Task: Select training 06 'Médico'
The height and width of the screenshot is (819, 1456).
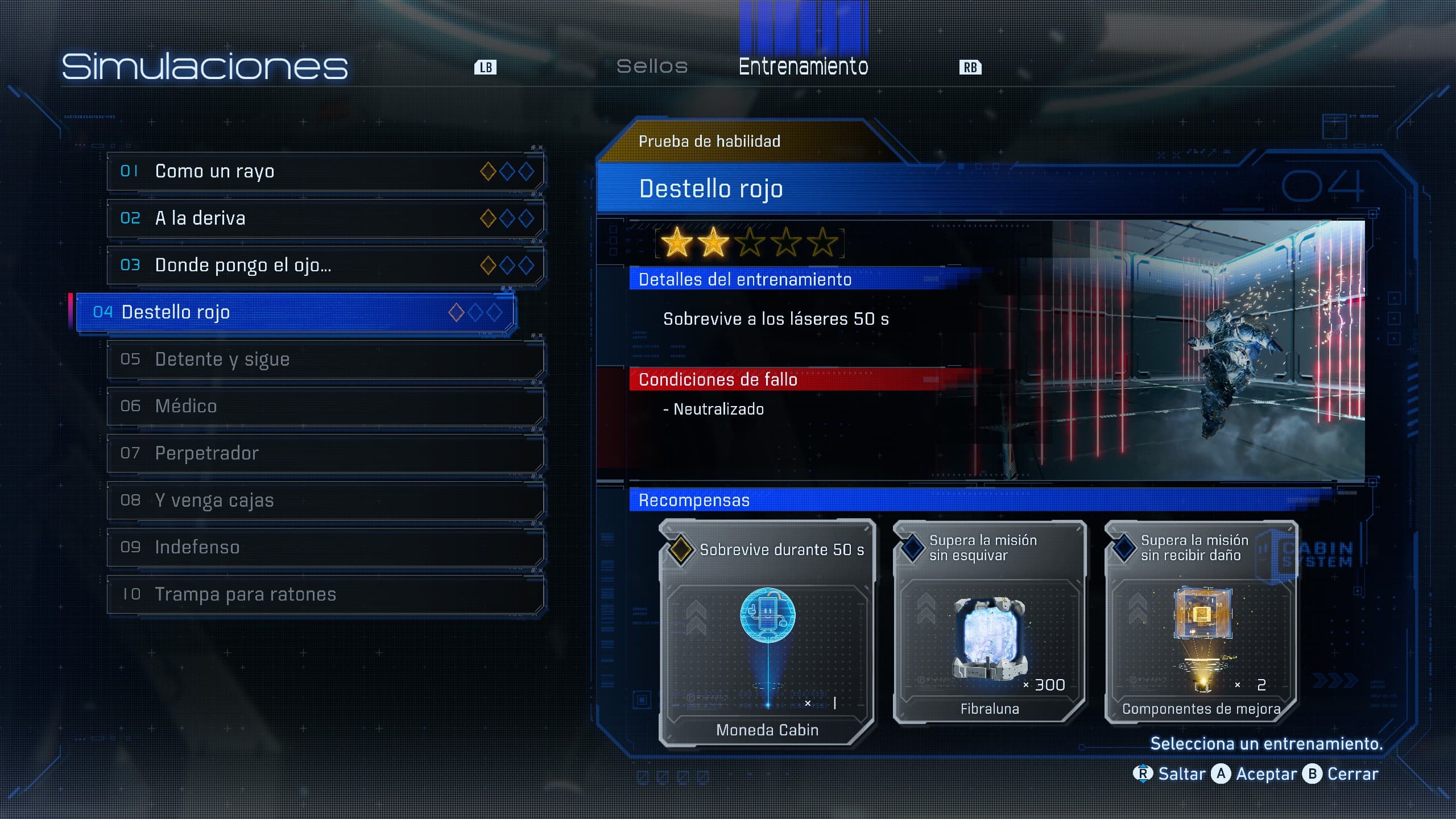Action: (x=325, y=406)
